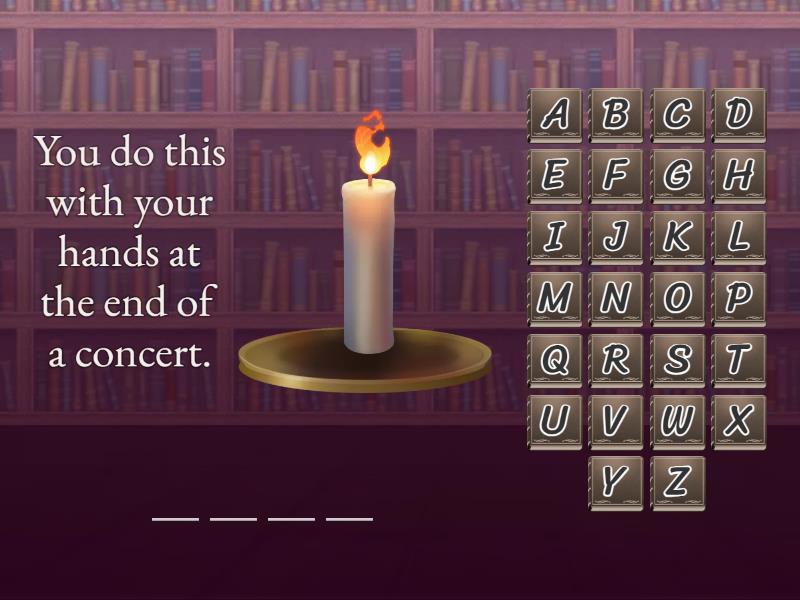Choose the letter L tile

coord(739,237)
